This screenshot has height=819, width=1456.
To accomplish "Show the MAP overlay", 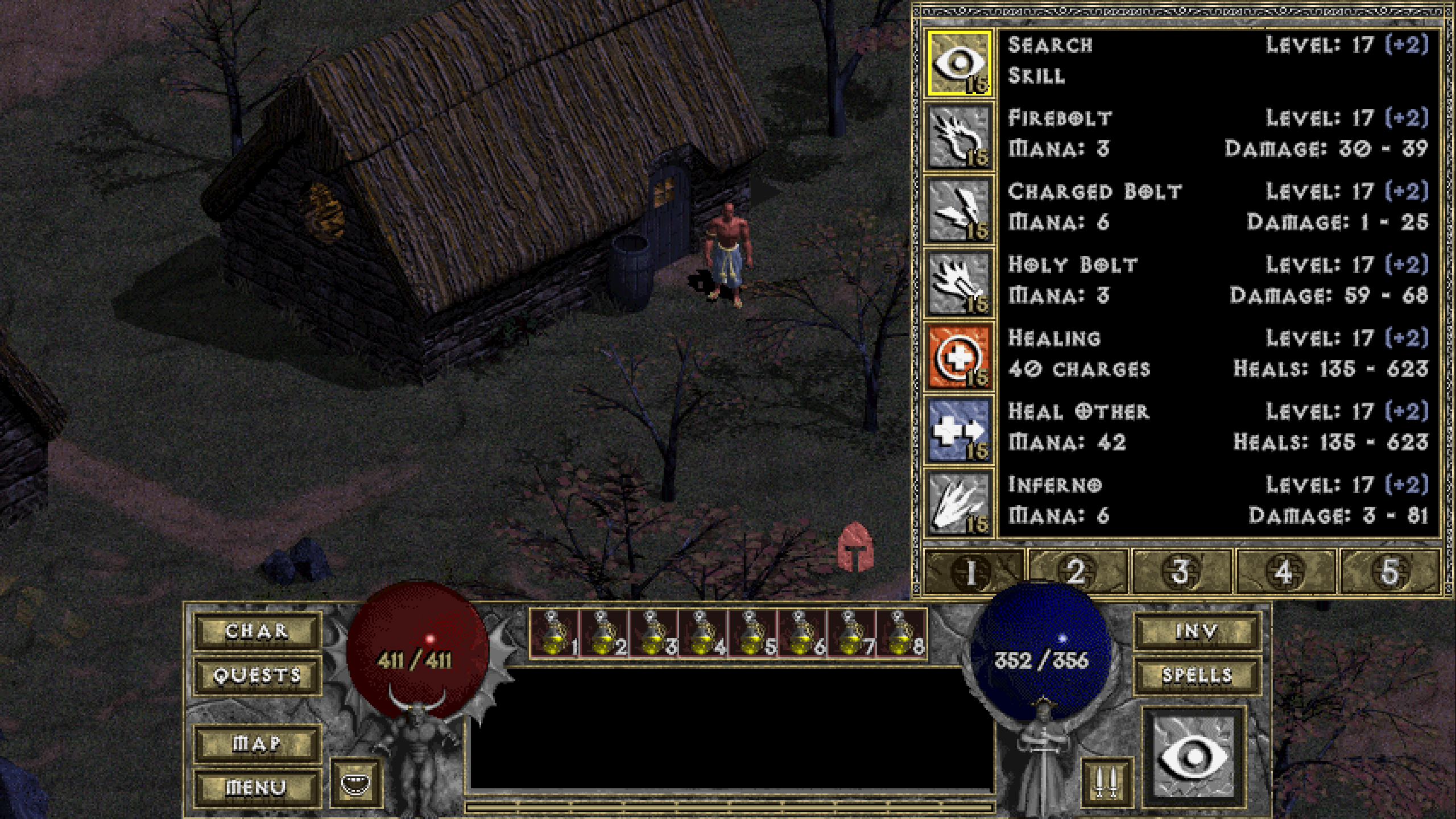I will (x=257, y=743).
